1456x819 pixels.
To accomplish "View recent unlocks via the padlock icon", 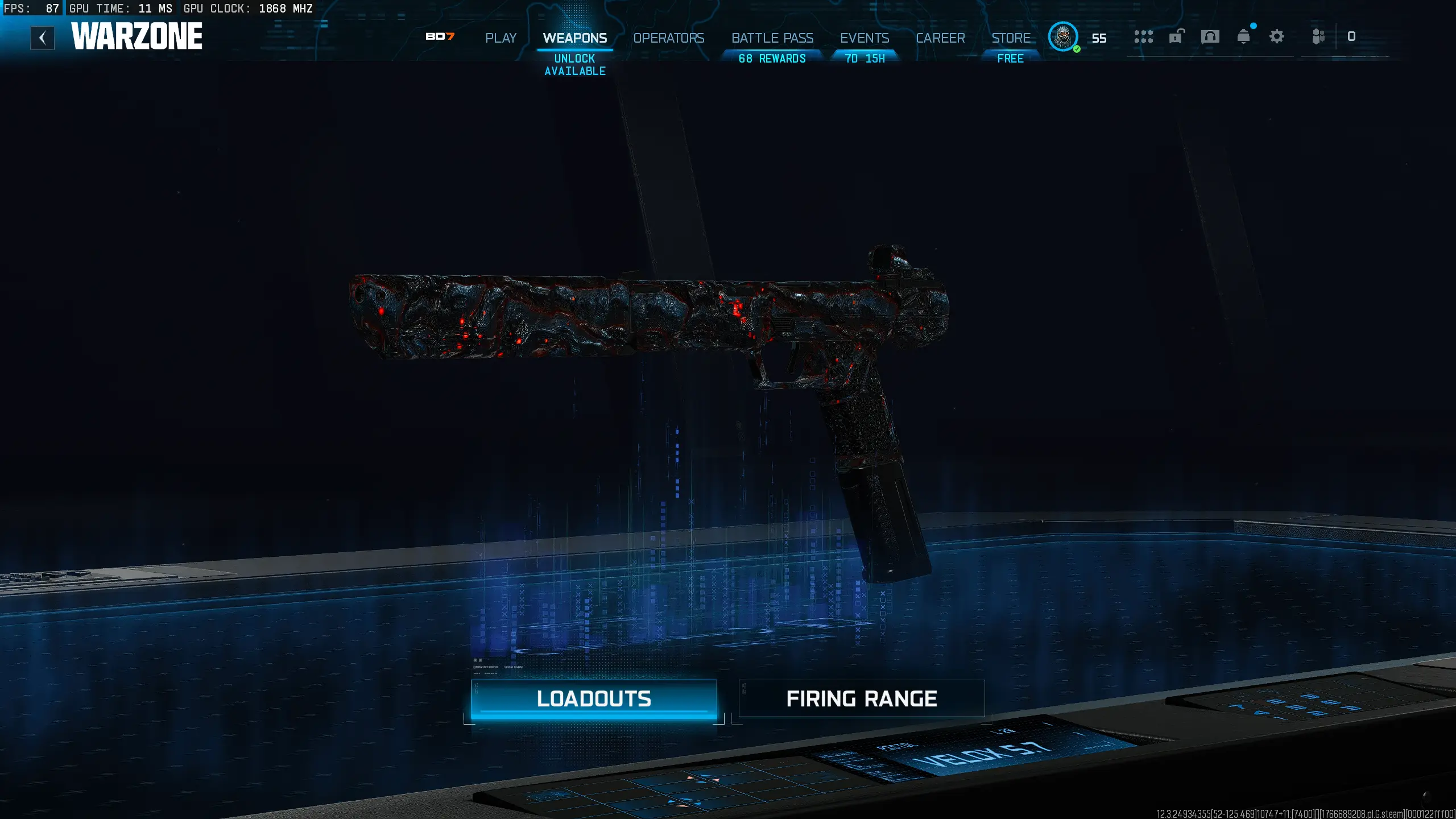I will click(1176, 36).
